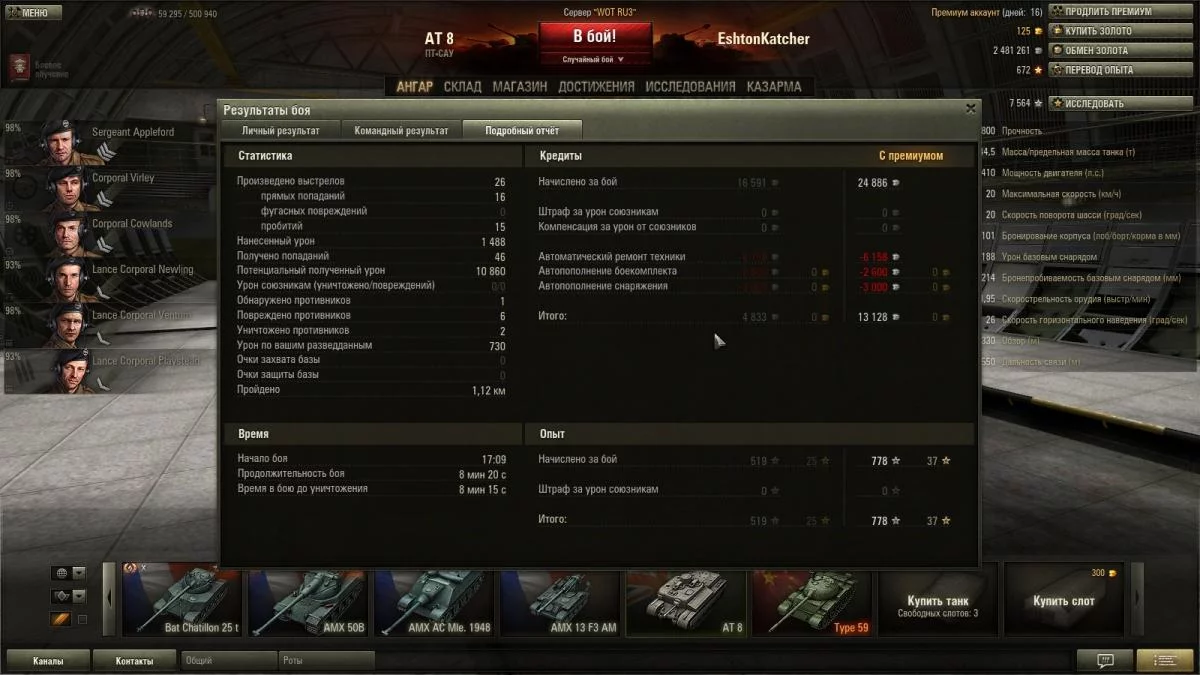Start battle with the В бой! button

tap(594, 37)
